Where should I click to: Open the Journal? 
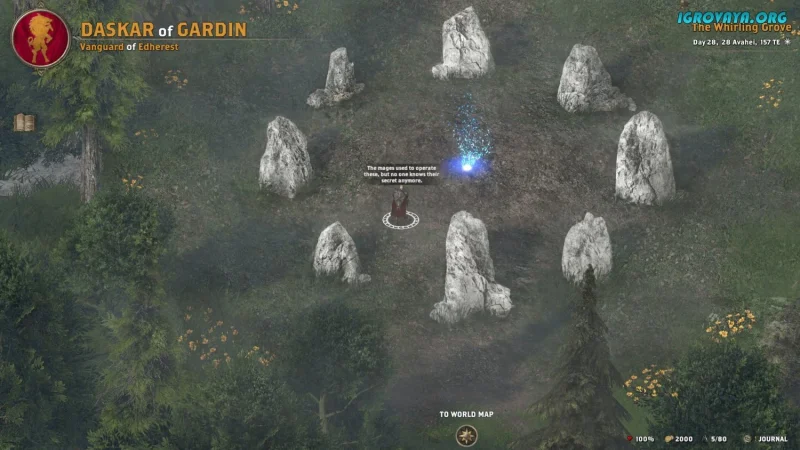click(x=767, y=438)
